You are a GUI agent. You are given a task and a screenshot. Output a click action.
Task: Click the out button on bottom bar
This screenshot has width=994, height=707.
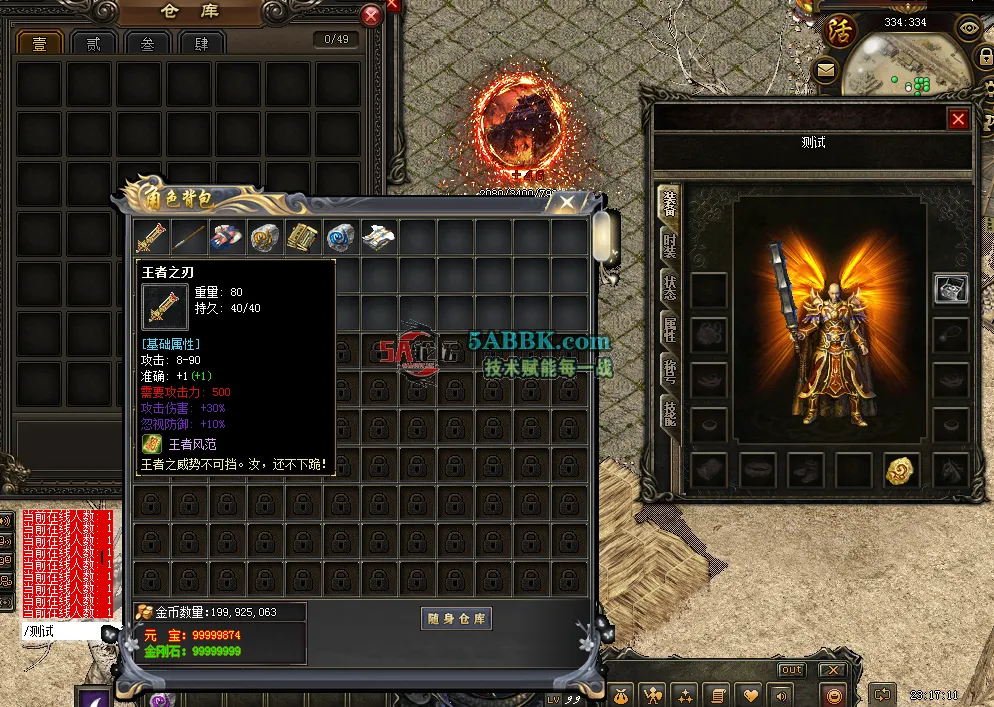[x=791, y=670]
